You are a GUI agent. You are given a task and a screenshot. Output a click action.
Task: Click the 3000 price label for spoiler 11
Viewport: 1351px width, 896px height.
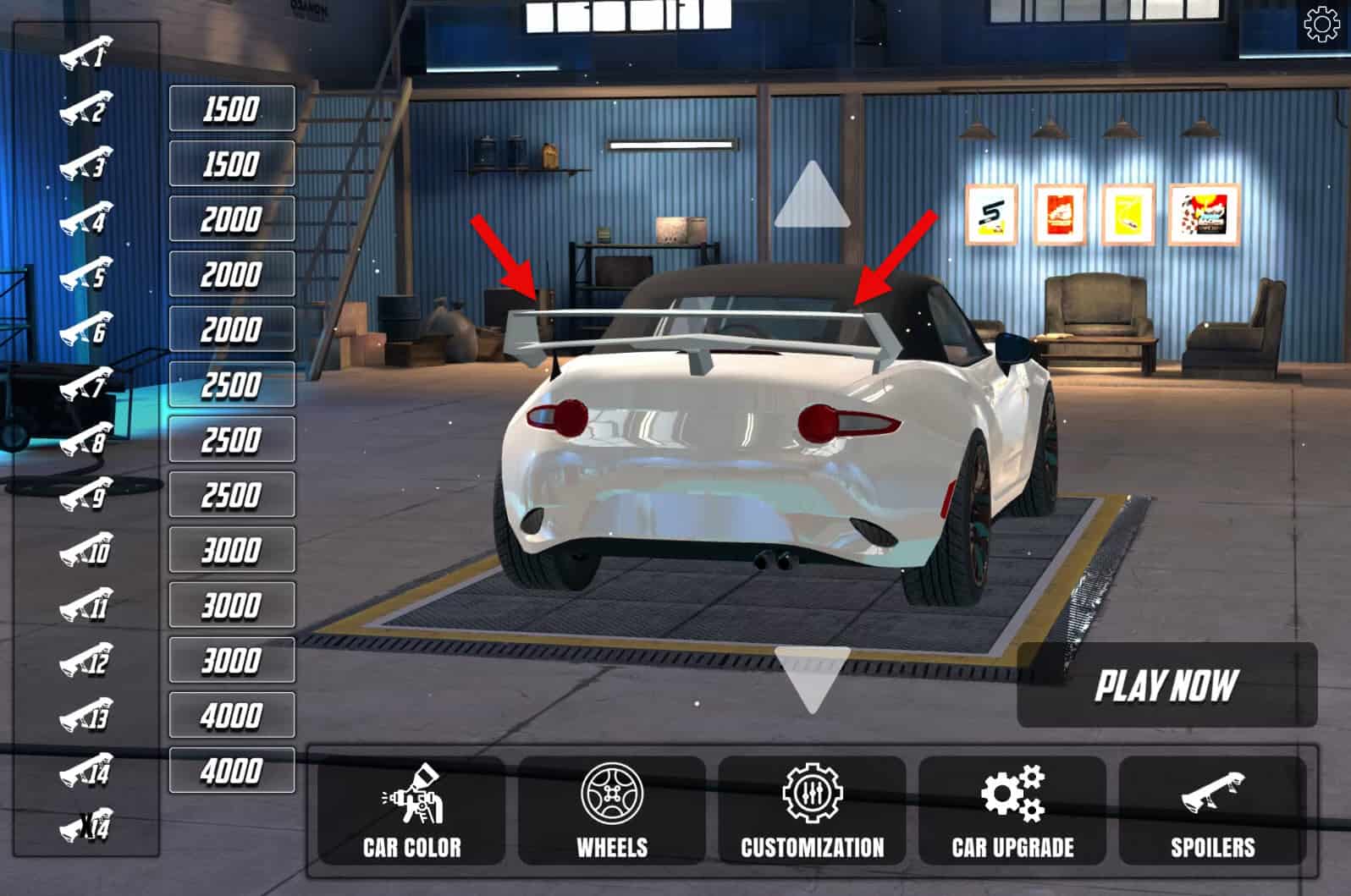click(229, 605)
